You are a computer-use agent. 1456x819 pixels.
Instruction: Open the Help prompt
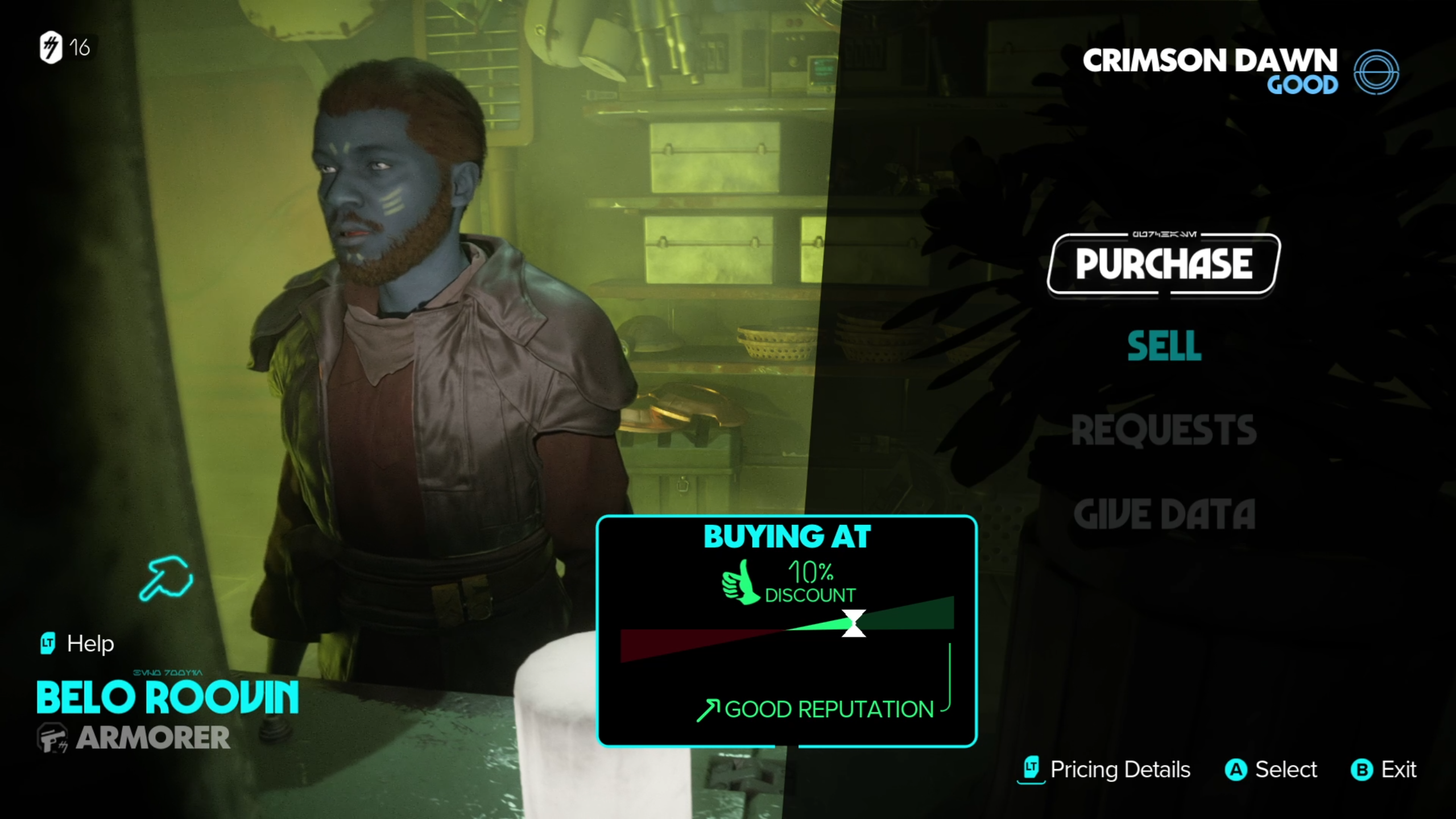(77, 644)
